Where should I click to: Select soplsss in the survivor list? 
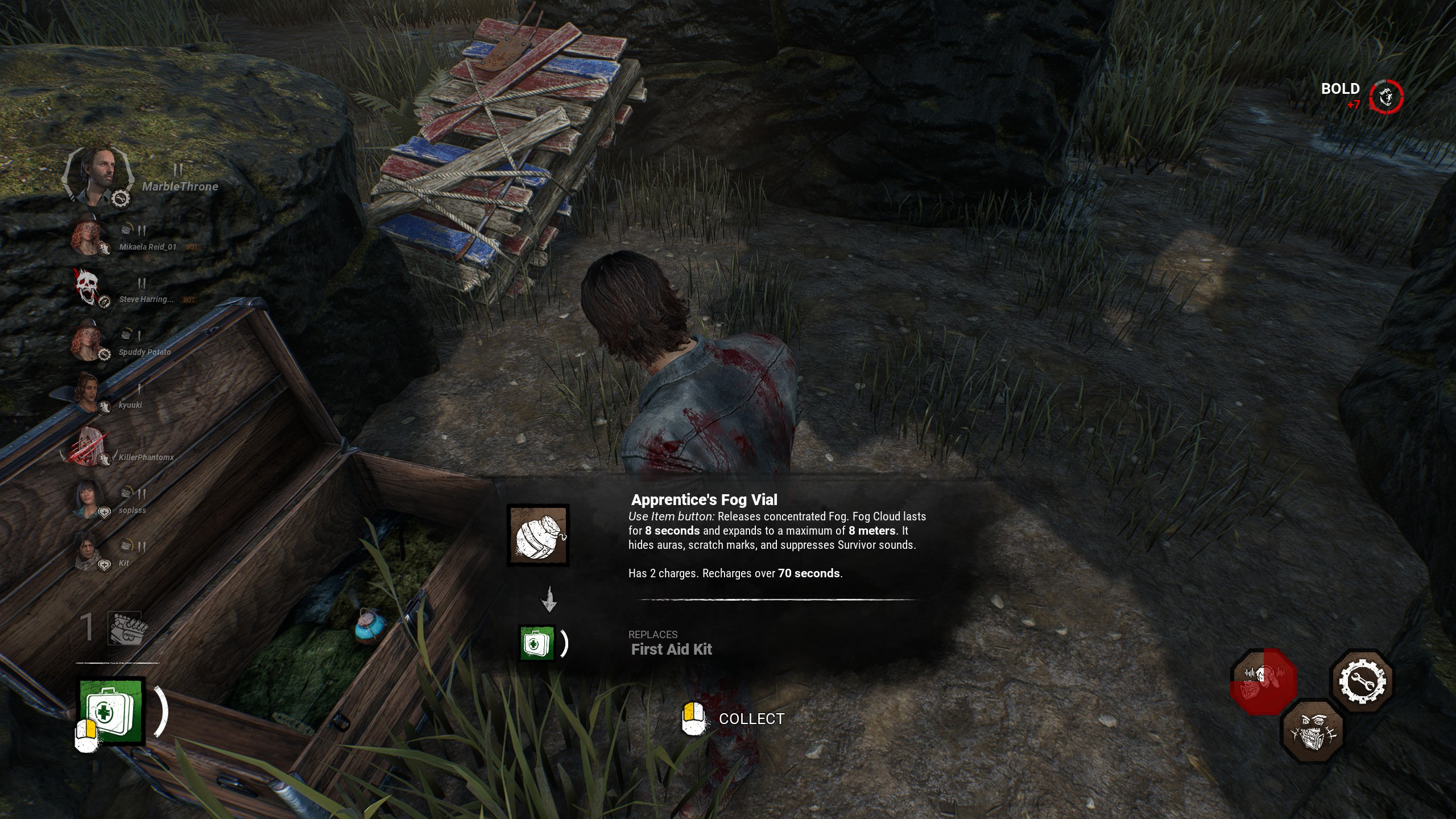[87, 498]
